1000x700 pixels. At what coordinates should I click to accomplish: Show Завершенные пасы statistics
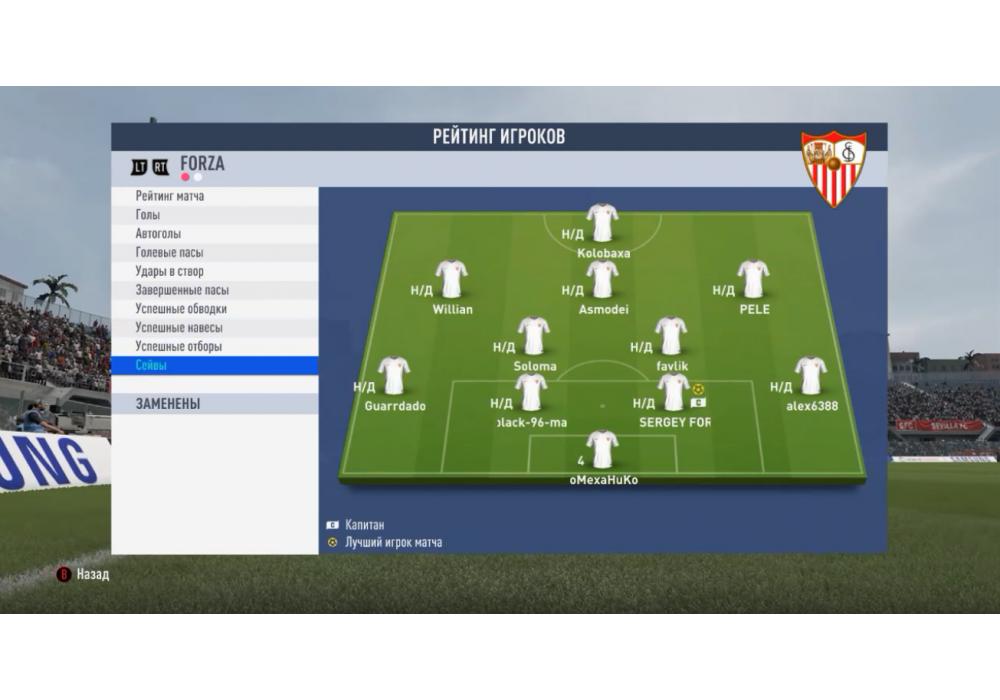click(x=182, y=290)
